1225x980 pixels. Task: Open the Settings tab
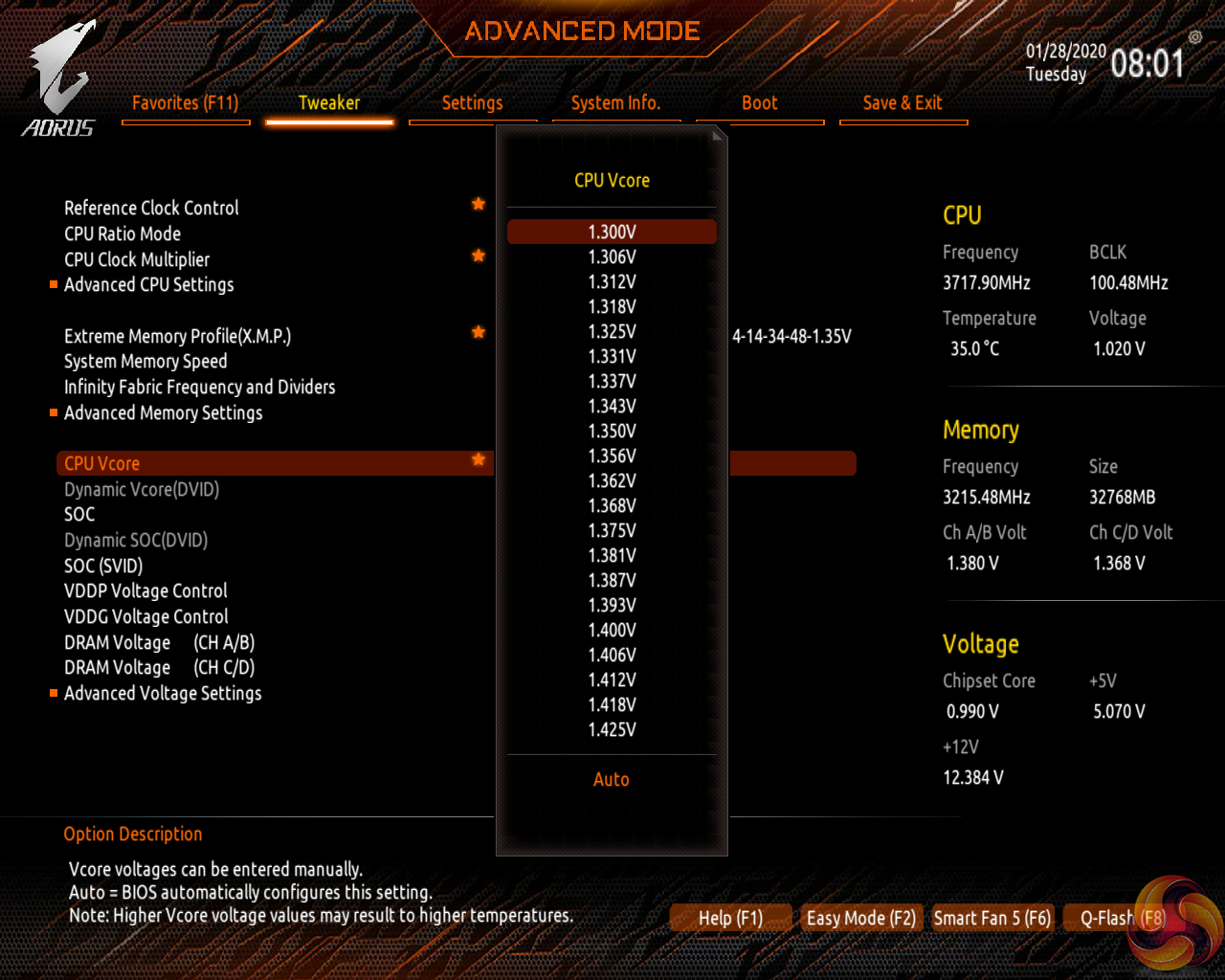point(472,103)
